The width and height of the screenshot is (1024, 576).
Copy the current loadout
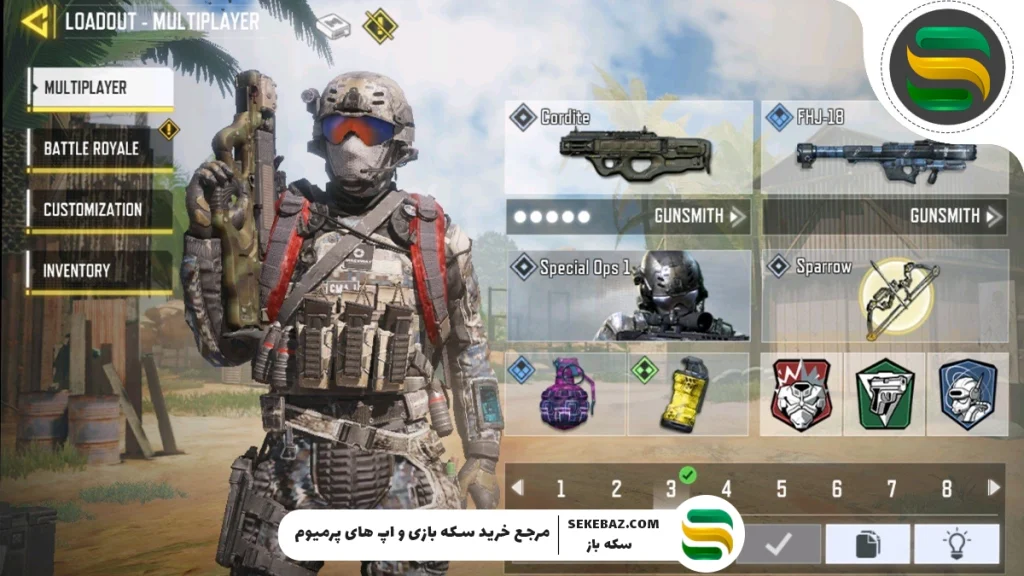click(x=867, y=545)
